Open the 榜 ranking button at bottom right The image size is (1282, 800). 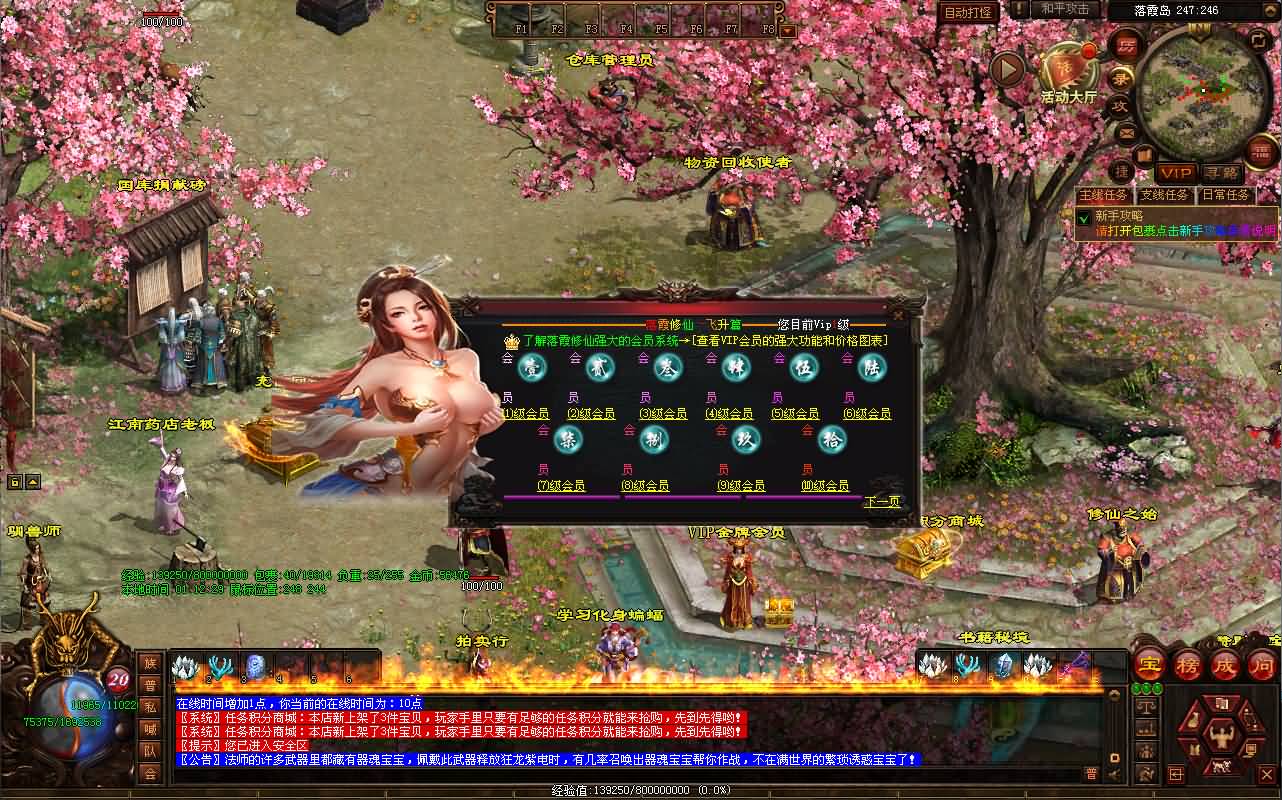click(1187, 664)
